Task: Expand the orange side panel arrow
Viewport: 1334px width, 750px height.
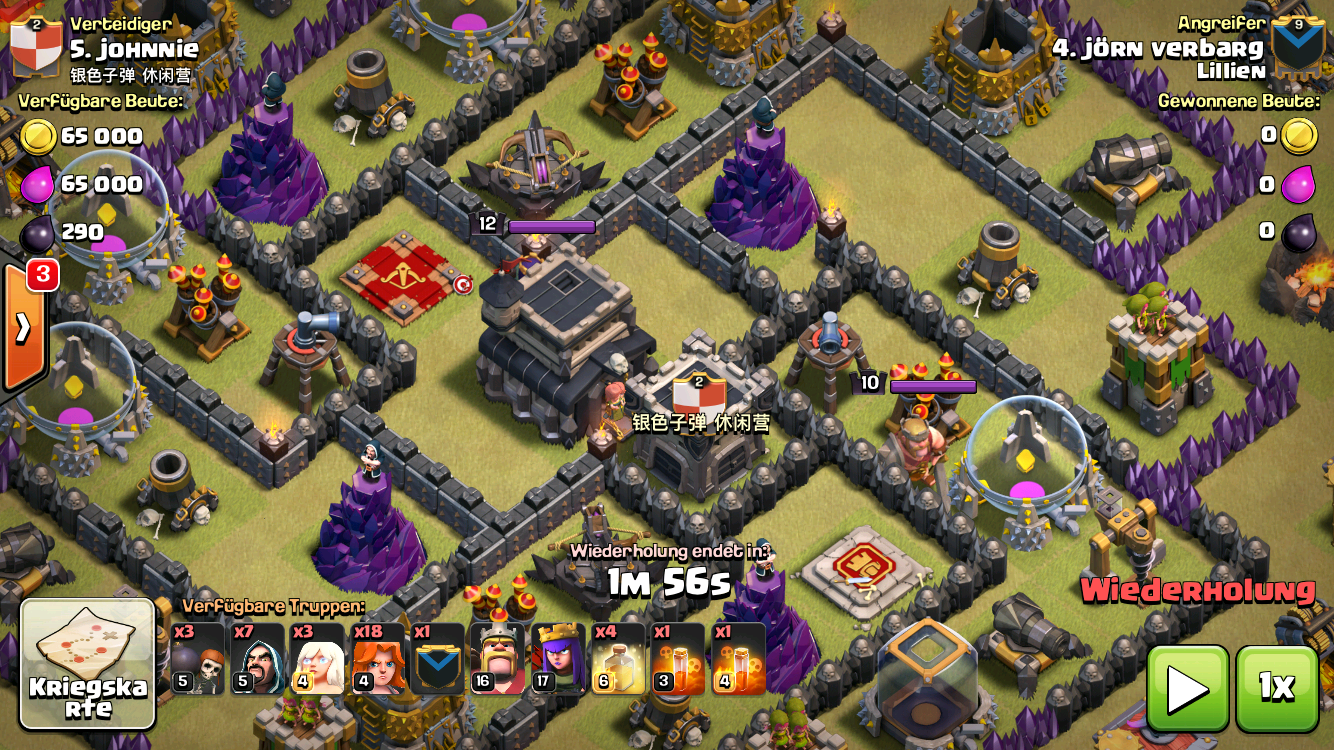Action: (22, 327)
